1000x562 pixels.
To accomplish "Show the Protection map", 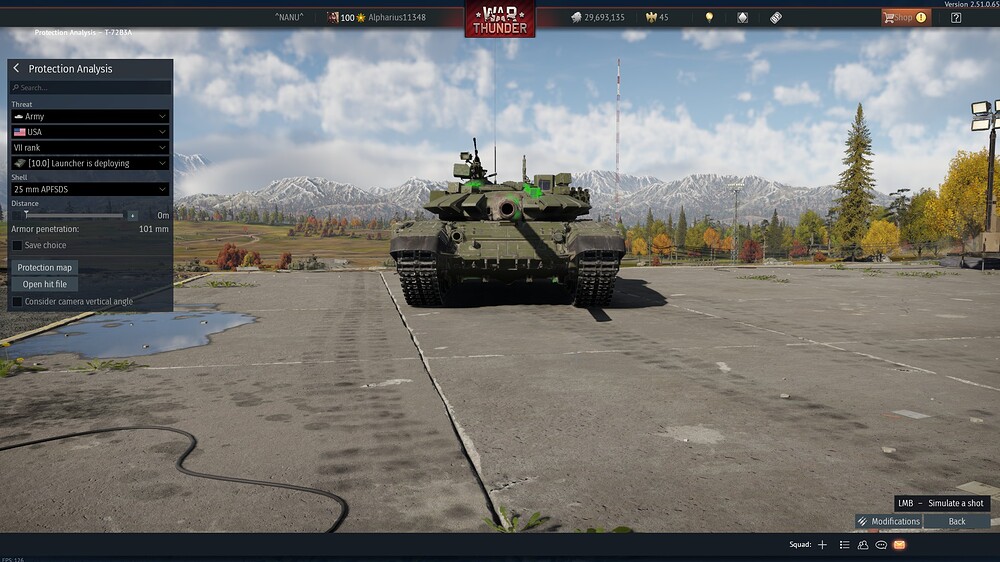I will [45, 268].
